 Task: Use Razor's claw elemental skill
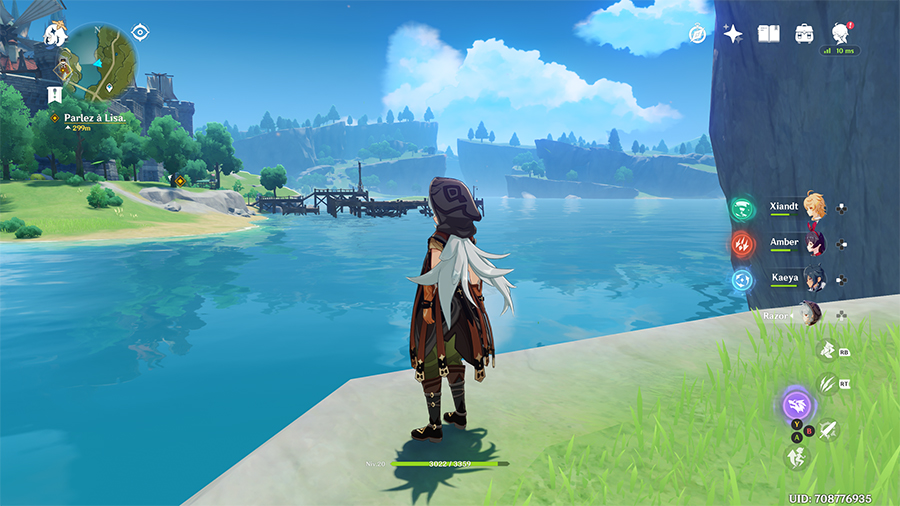827,382
